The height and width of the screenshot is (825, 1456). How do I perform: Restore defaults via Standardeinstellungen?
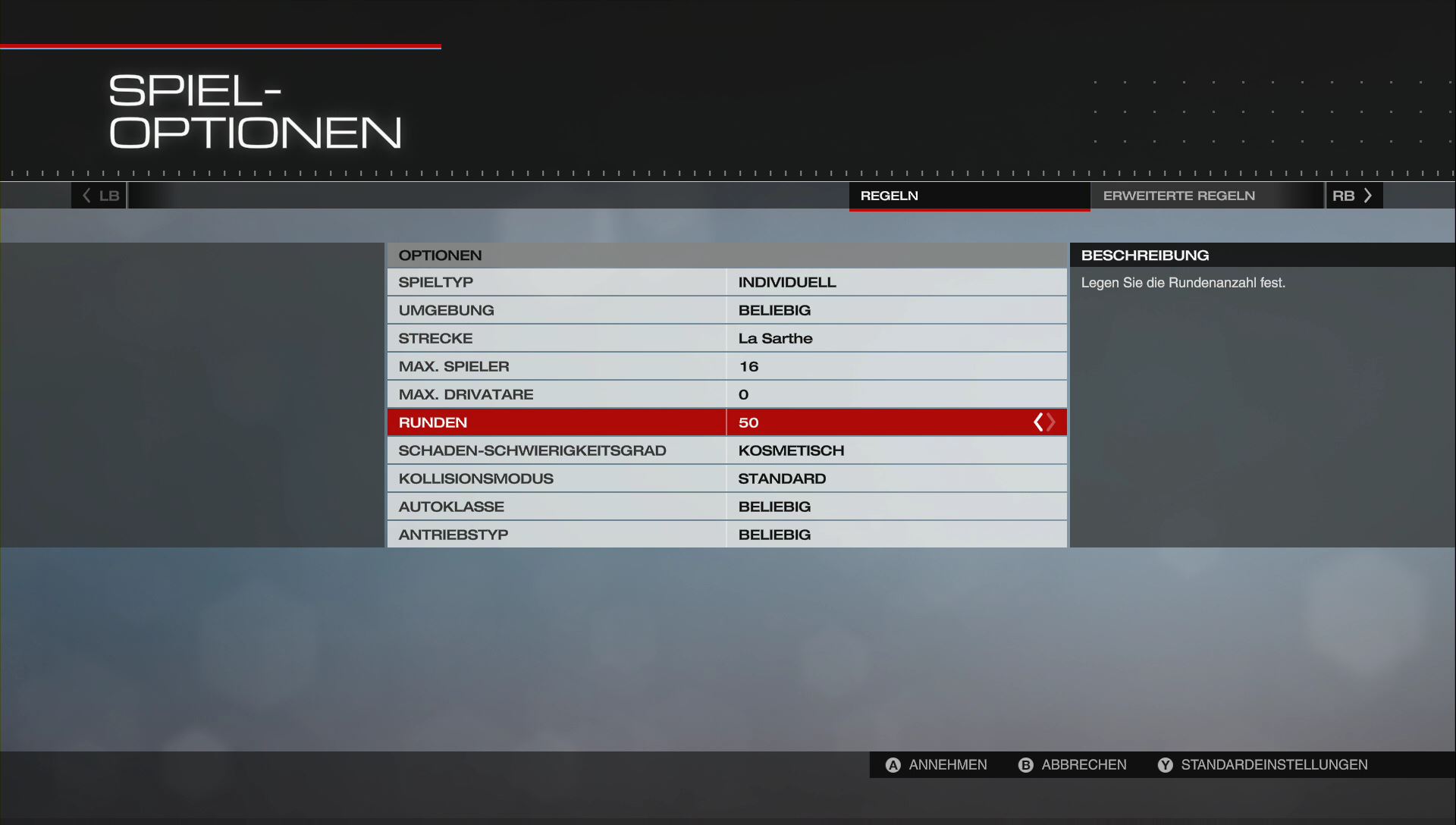click(1263, 765)
